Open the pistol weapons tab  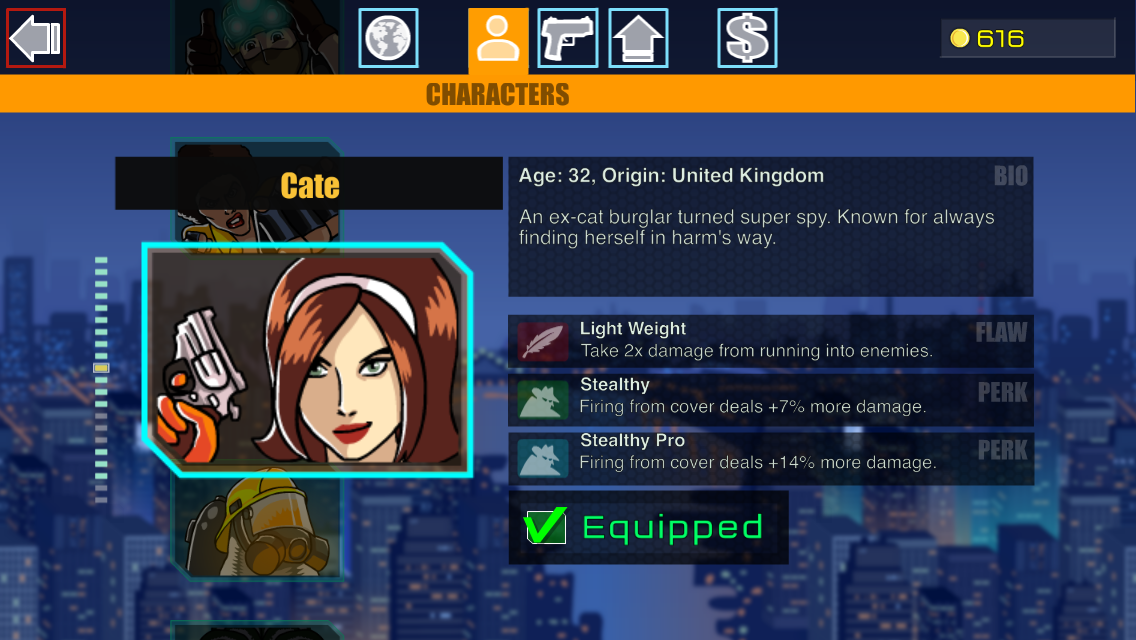pyautogui.click(x=567, y=38)
